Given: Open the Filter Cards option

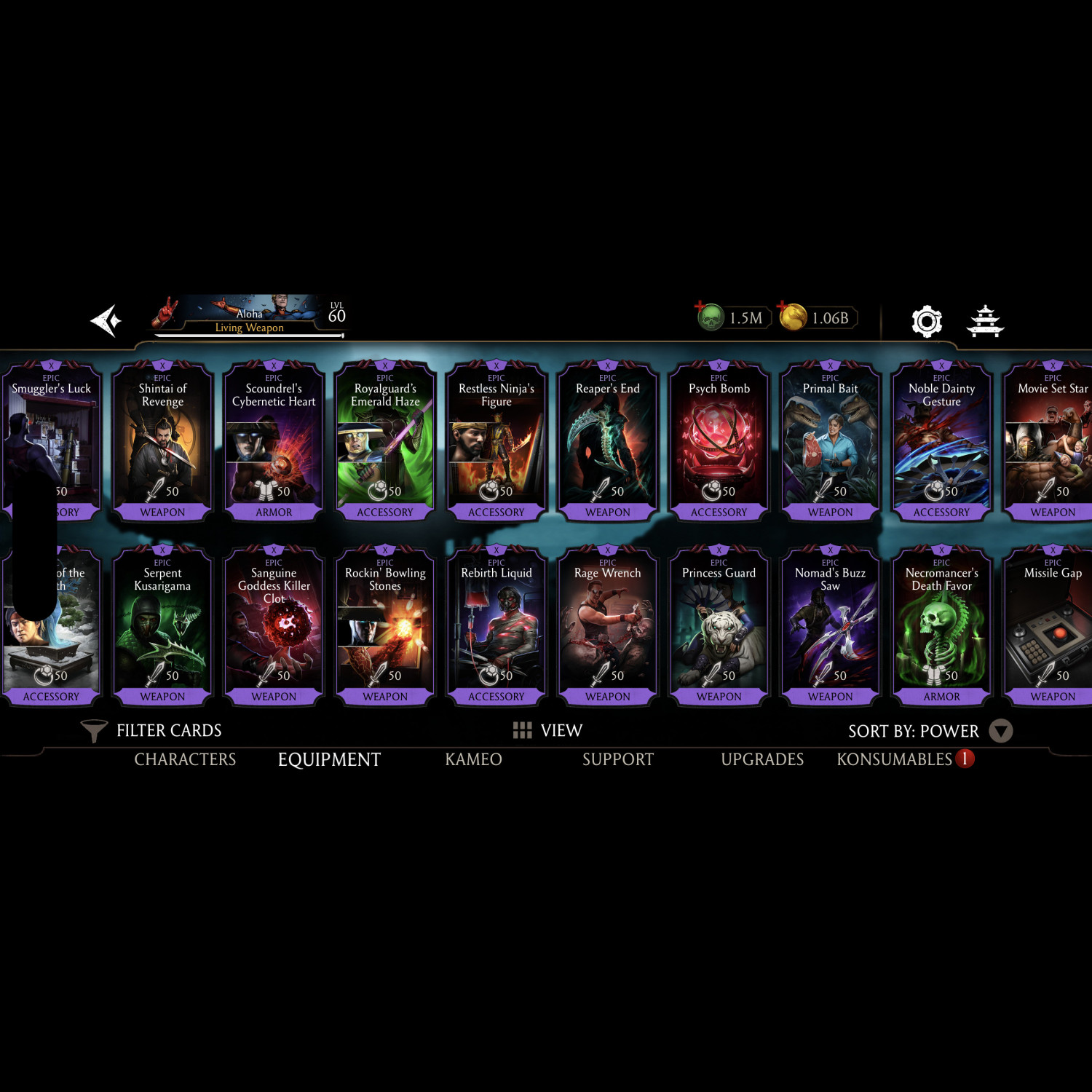Looking at the screenshot, I should (x=152, y=730).
